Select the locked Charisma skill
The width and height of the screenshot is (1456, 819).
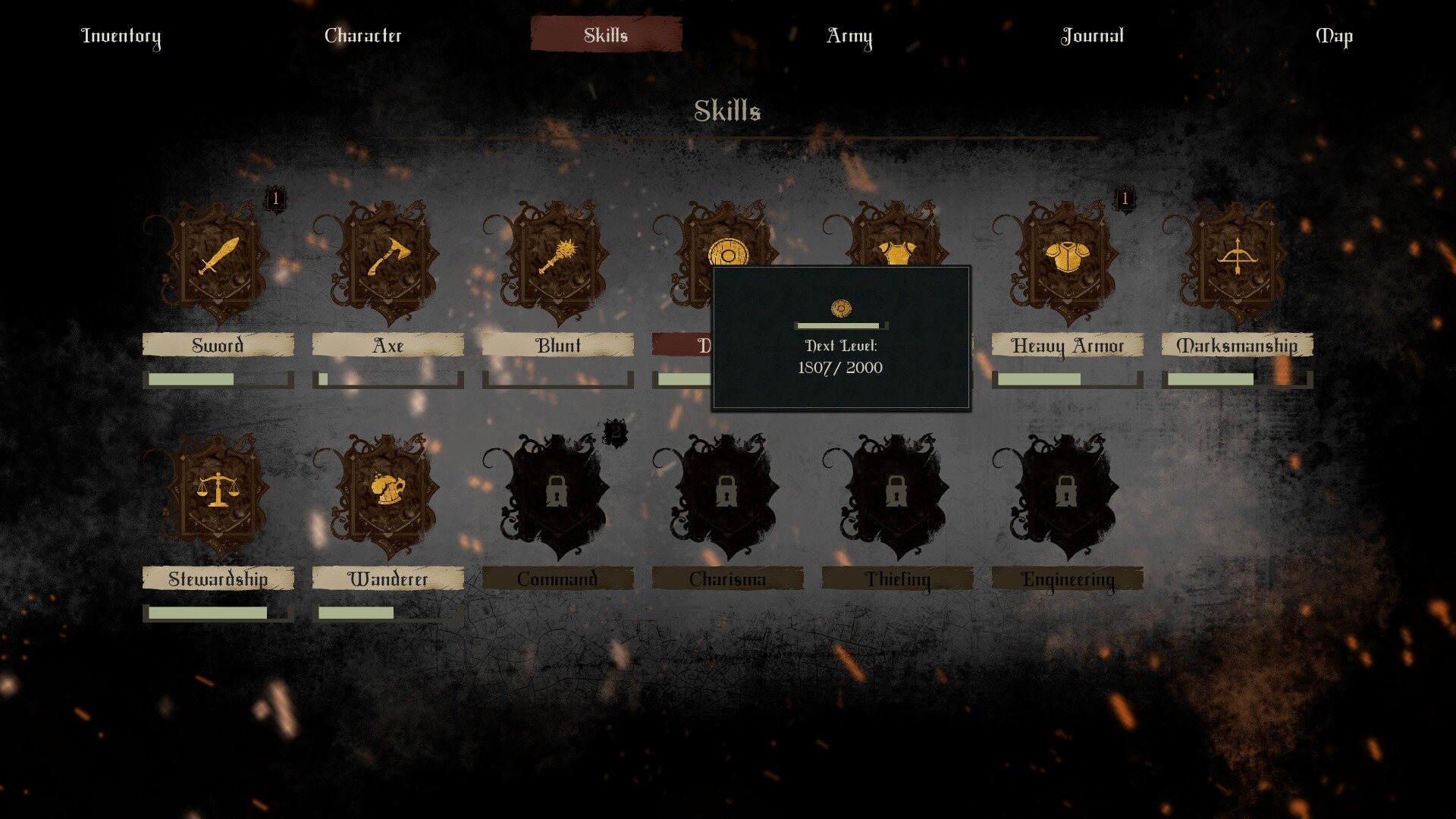coord(727,493)
